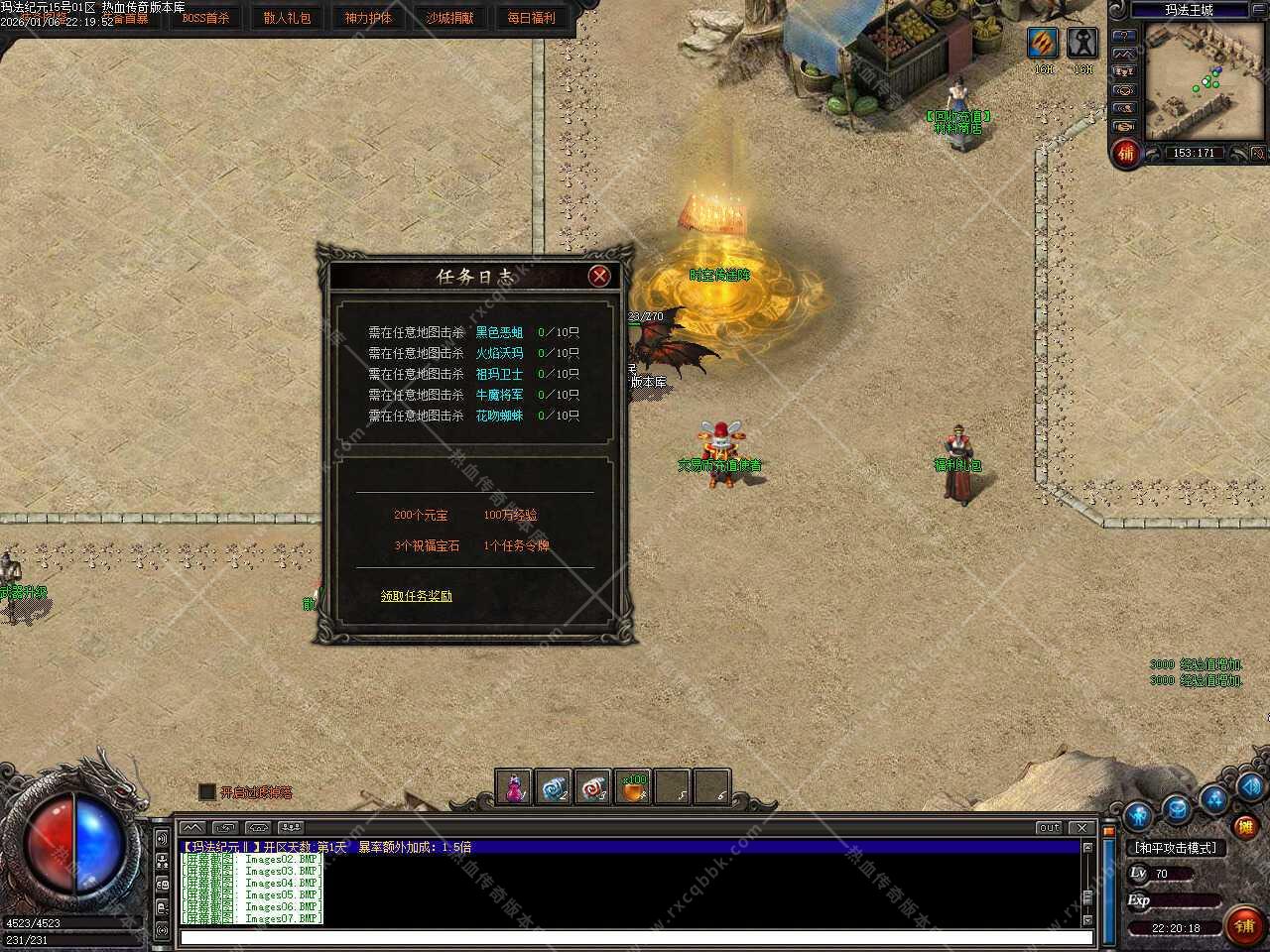Viewport: 1270px width, 952px height.
Task: Use the pink potion in hotbar slot 1
Action: coord(514,788)
